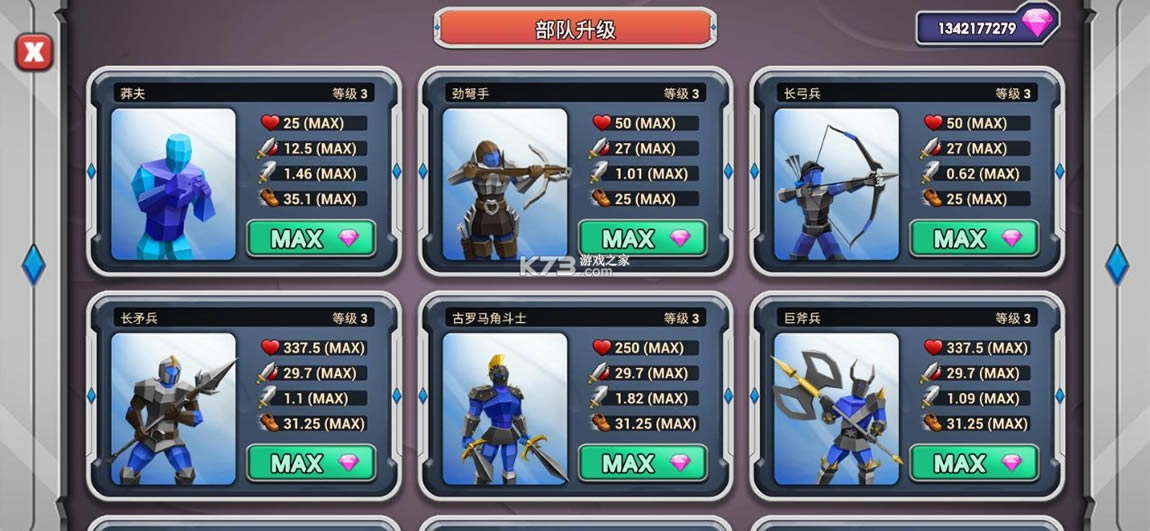Viewport: 1150px width, 531px height.
Task: Select the 巨斧兵 giant axe unit portrait
Action: (836, 408)
